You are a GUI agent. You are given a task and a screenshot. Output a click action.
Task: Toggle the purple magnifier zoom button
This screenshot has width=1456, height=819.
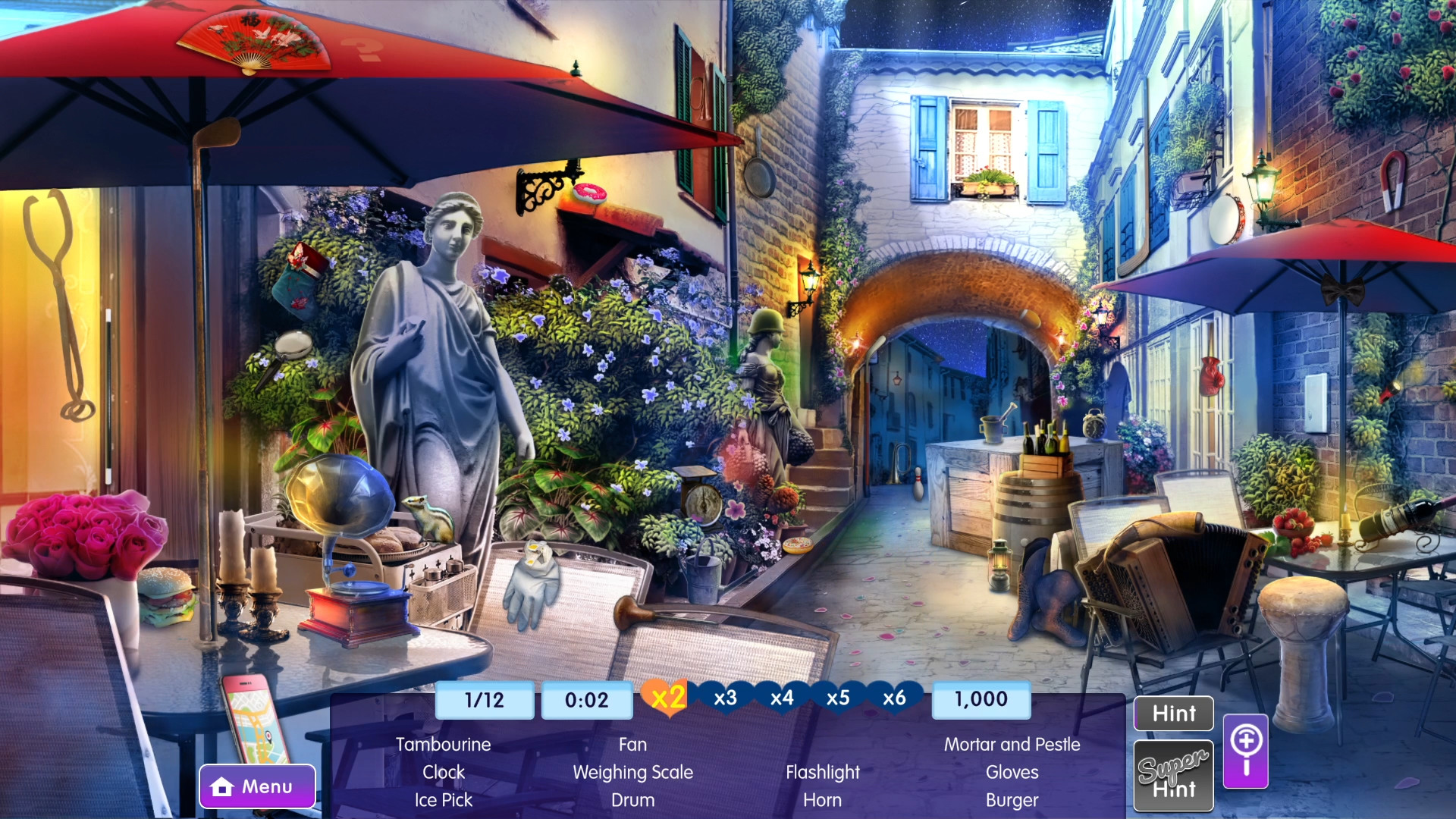[x=1245, y=751]
